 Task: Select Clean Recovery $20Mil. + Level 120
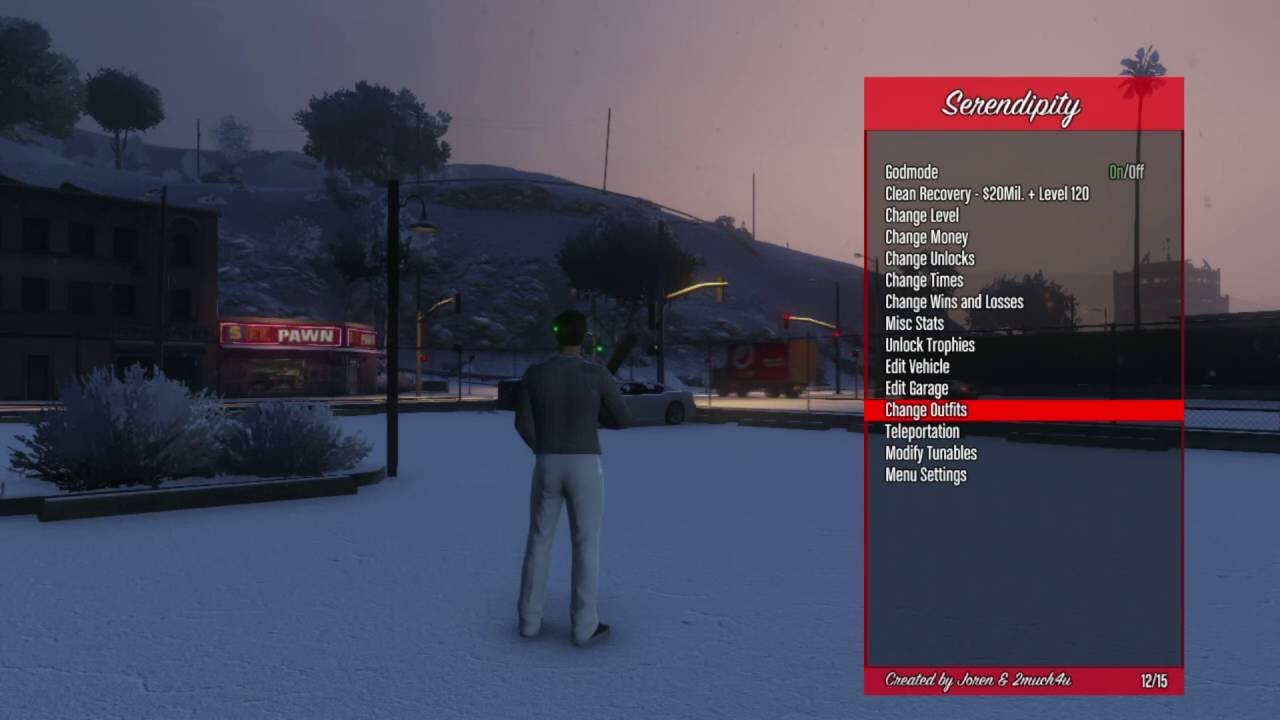pyautogui.click(x=986, y=194)
